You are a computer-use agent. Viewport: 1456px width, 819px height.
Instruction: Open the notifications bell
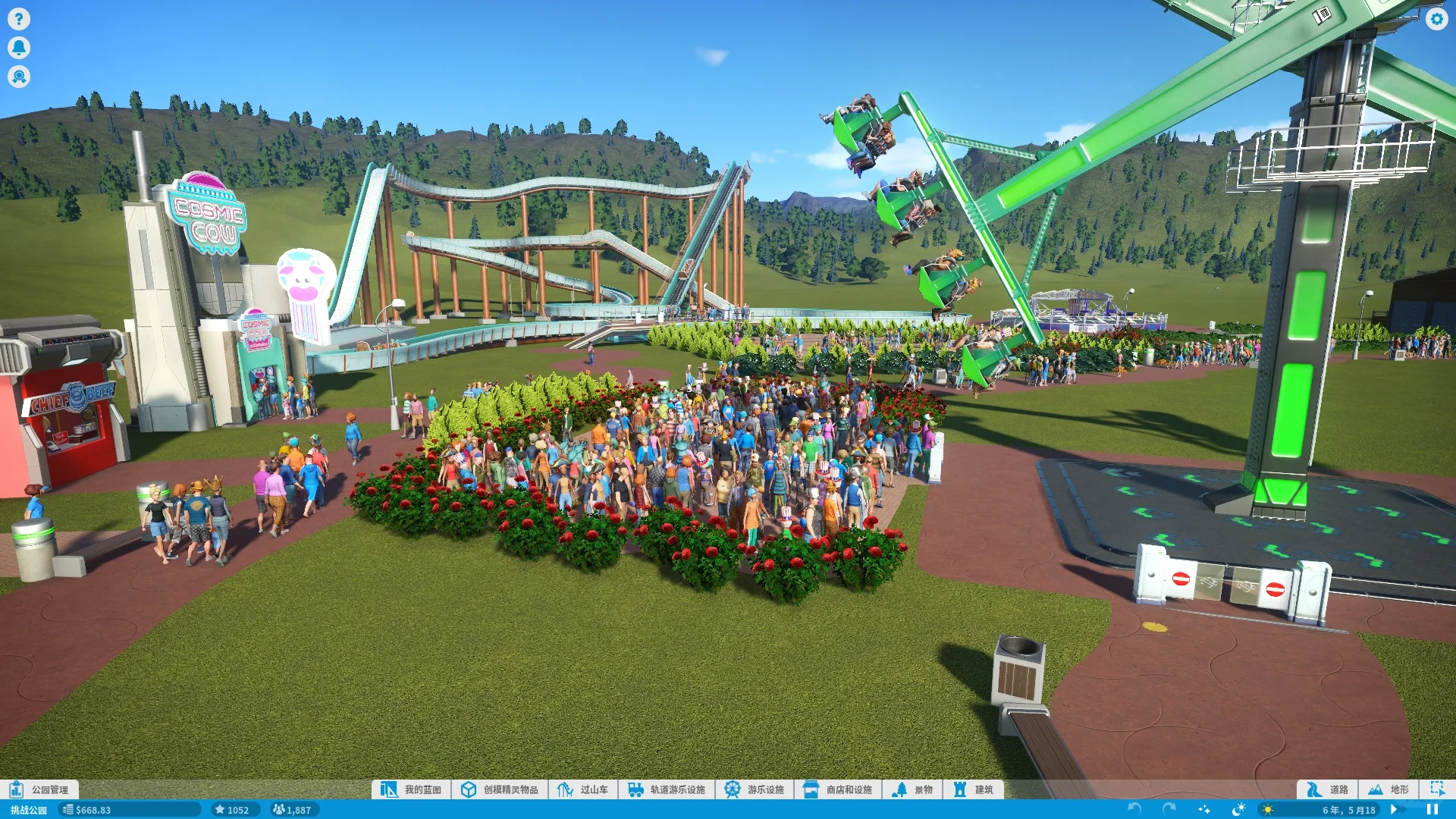pyautogui.click(x=19, y=48)
